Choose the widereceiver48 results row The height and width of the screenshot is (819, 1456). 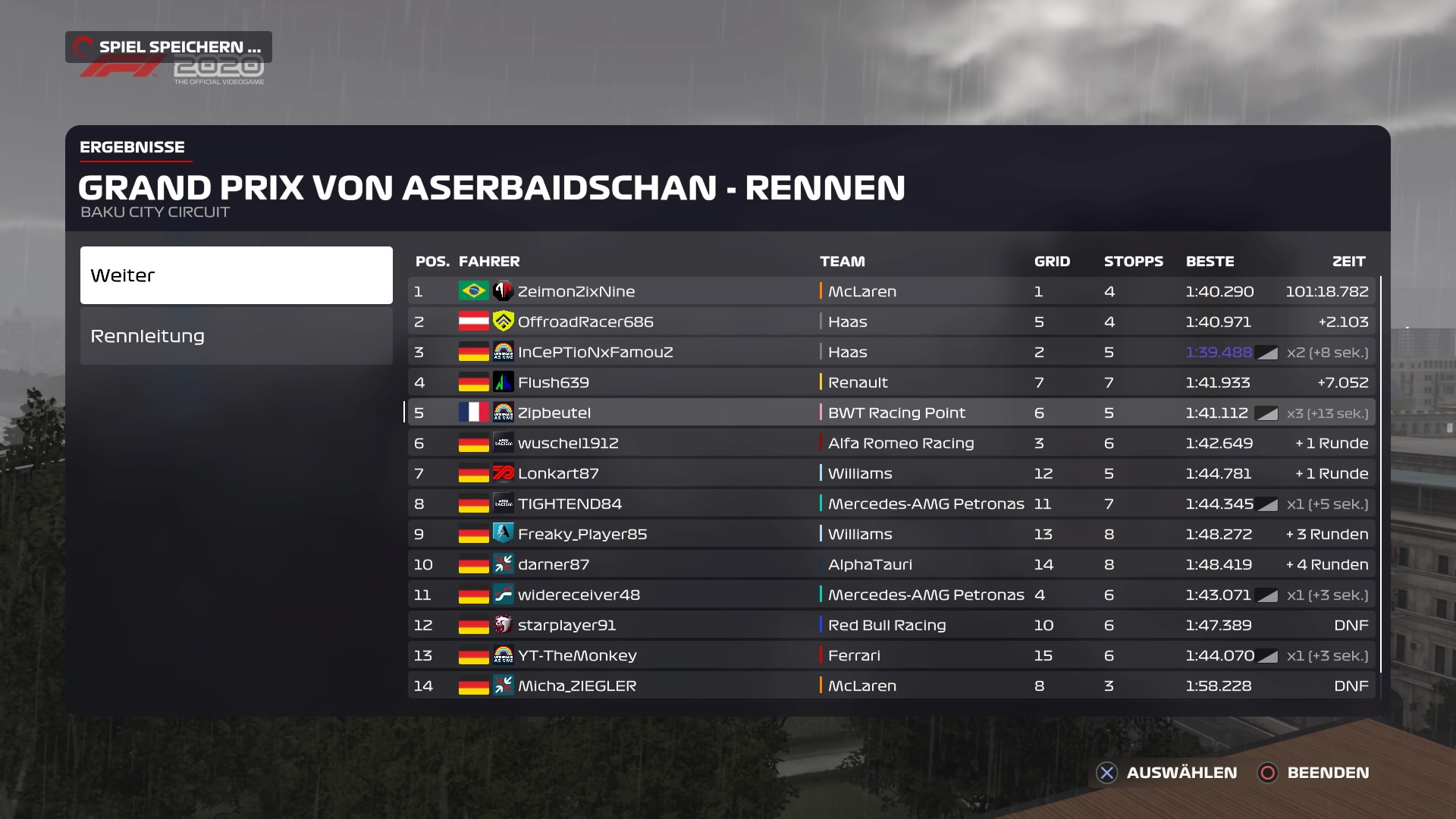click(x=891, y=595)
